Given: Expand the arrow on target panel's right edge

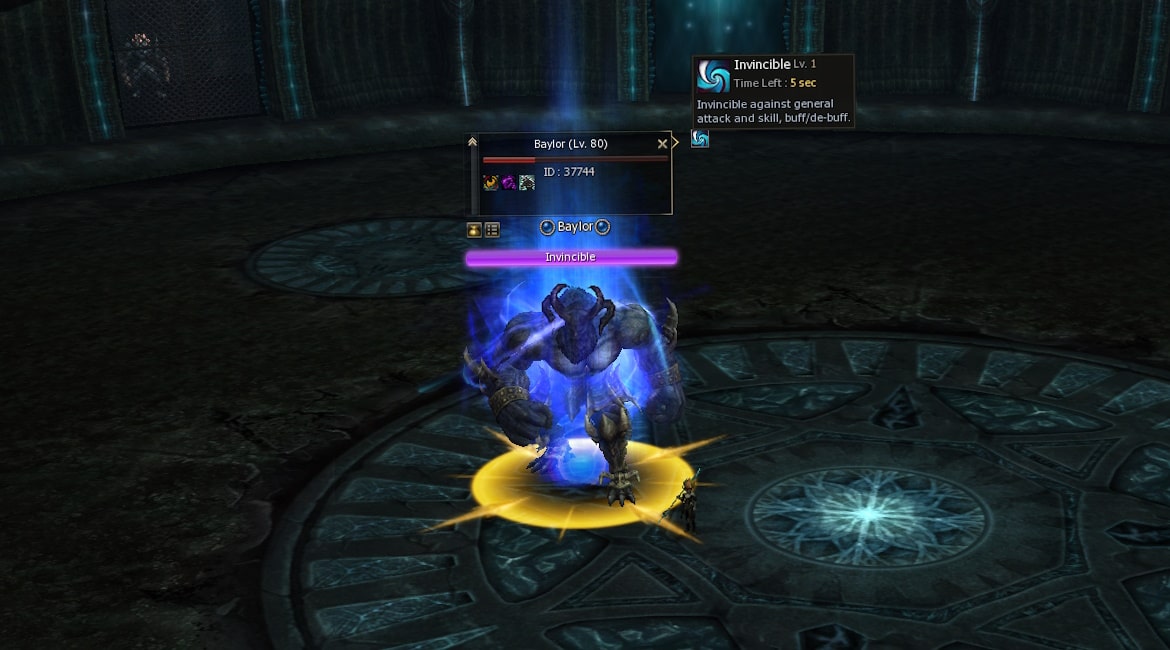Looking at the screenshot, I should click(676, 143).
